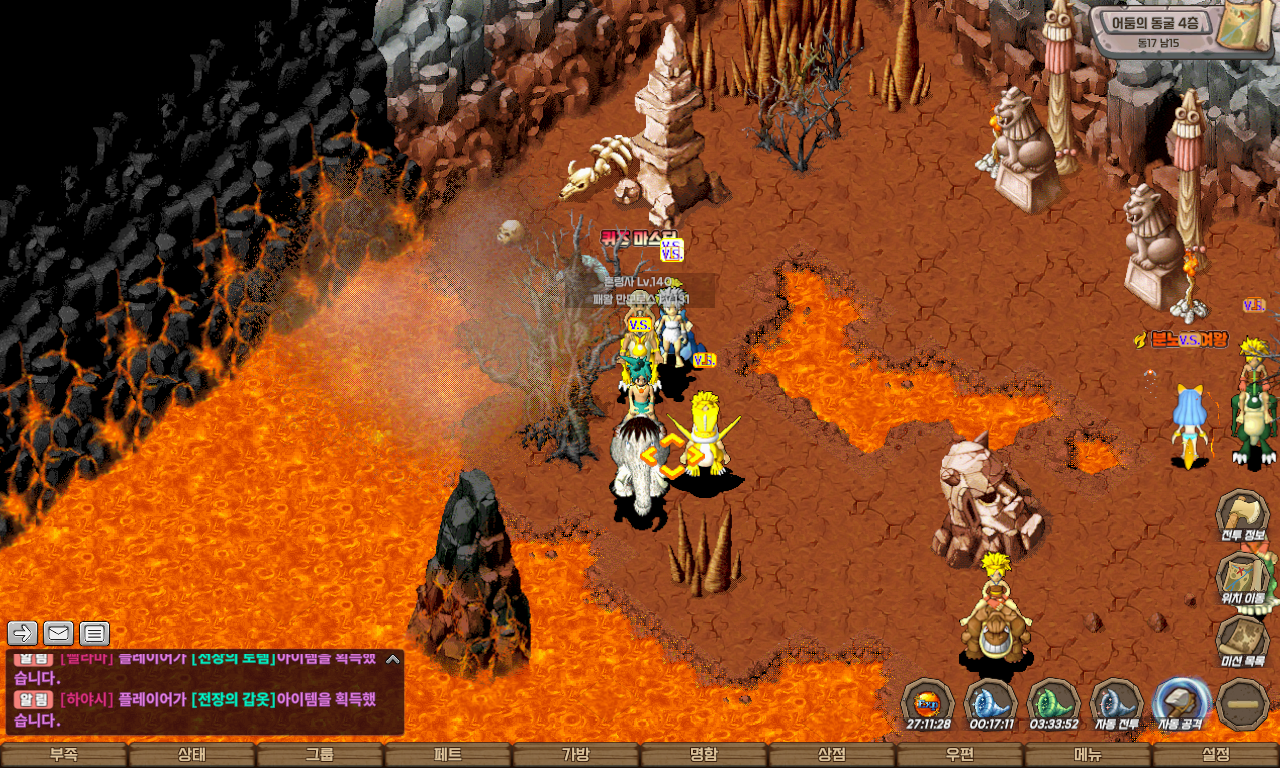Open the 상점 shop

pos(831,755)
